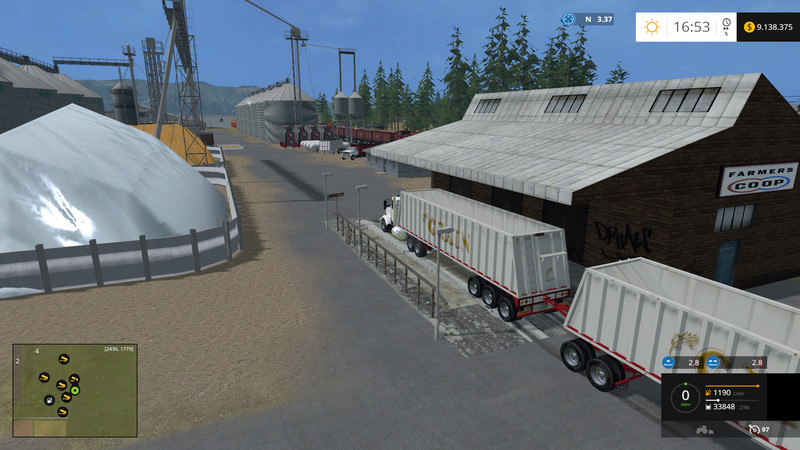This screenshot has width=800, height=450.
Task: Click the green player position marker
Action: tap(75, 390)
